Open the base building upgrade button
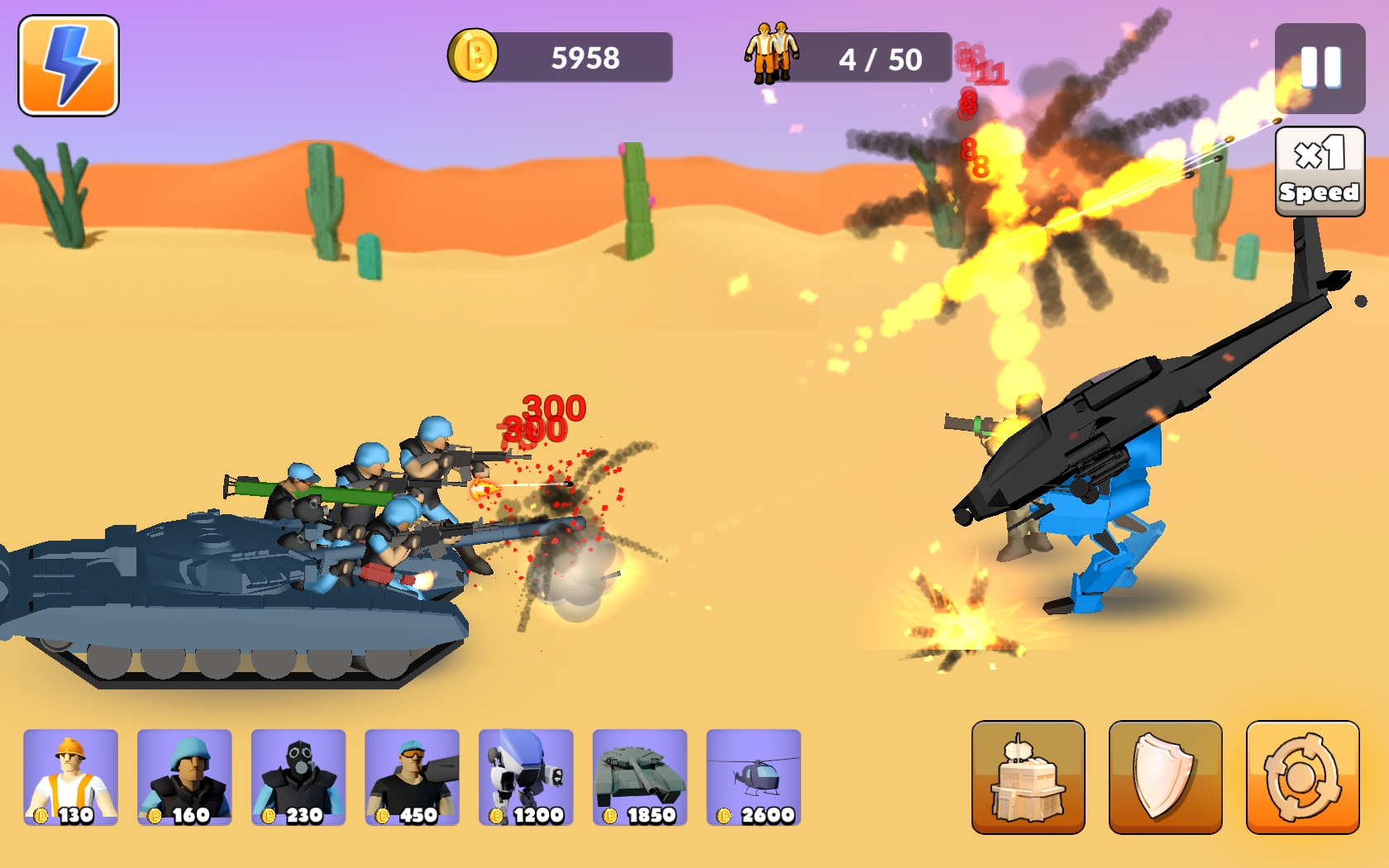The height and width of the screenshot is (868, 1389). coord(1028,777)
